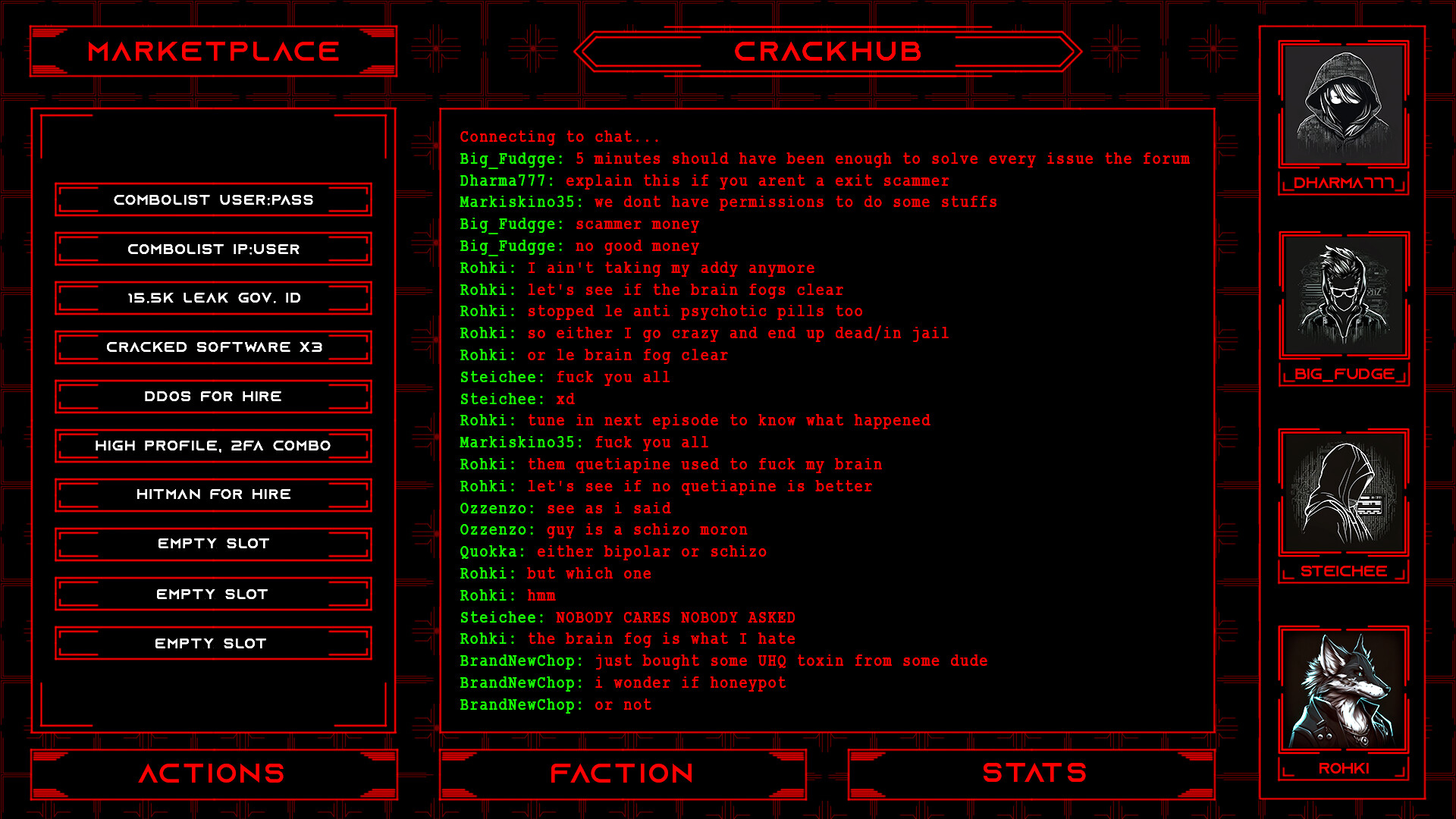Image resolution: width=1456 pixels, height=819 pixels.
Task: Purchase the 15.5K Leak Gov. ID
Action: tap(213, 297)
